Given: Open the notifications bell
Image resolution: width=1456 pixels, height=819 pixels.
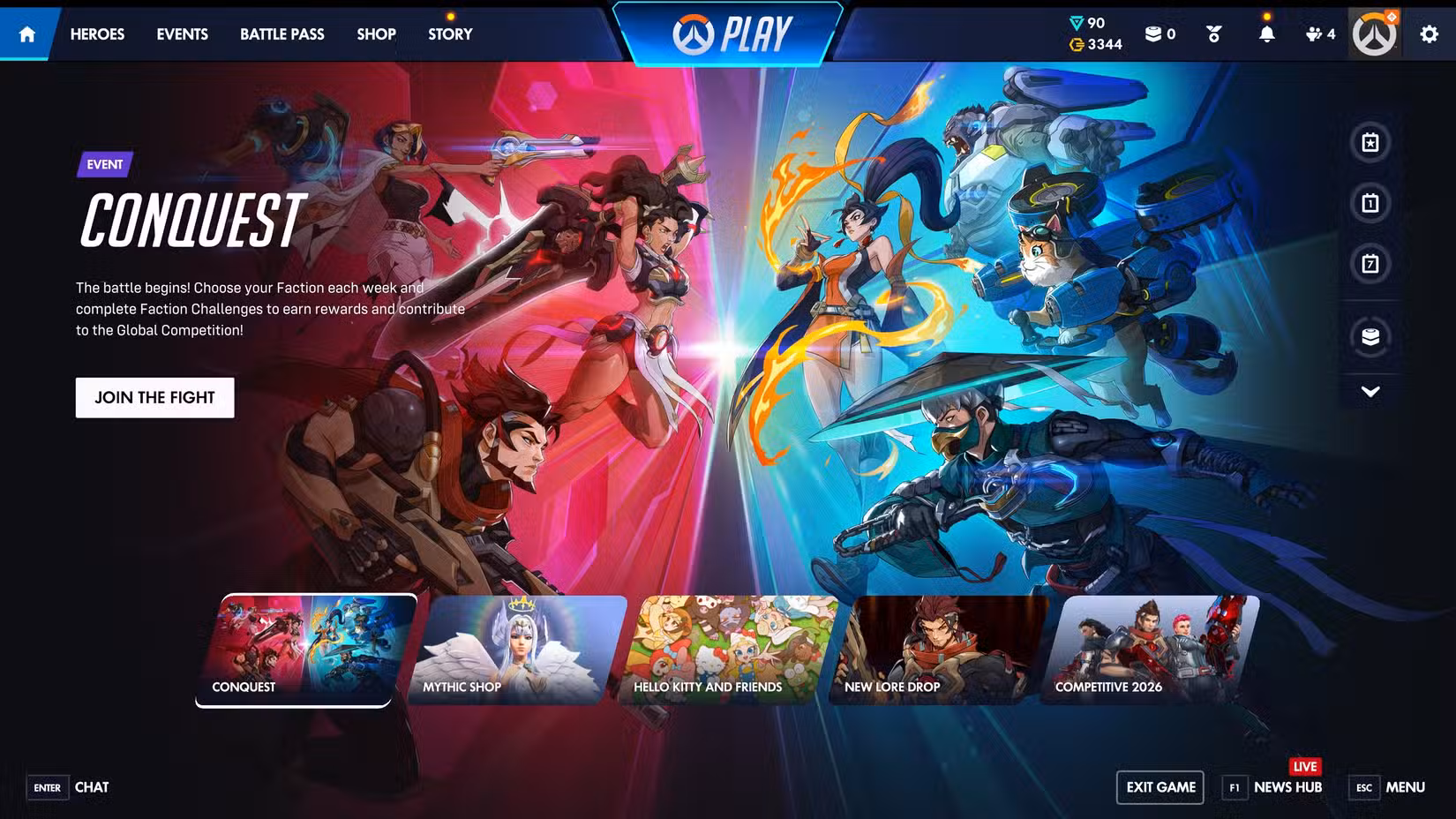Looking at the screenshot, I should pyautogui.click(x=1268, y=34).
